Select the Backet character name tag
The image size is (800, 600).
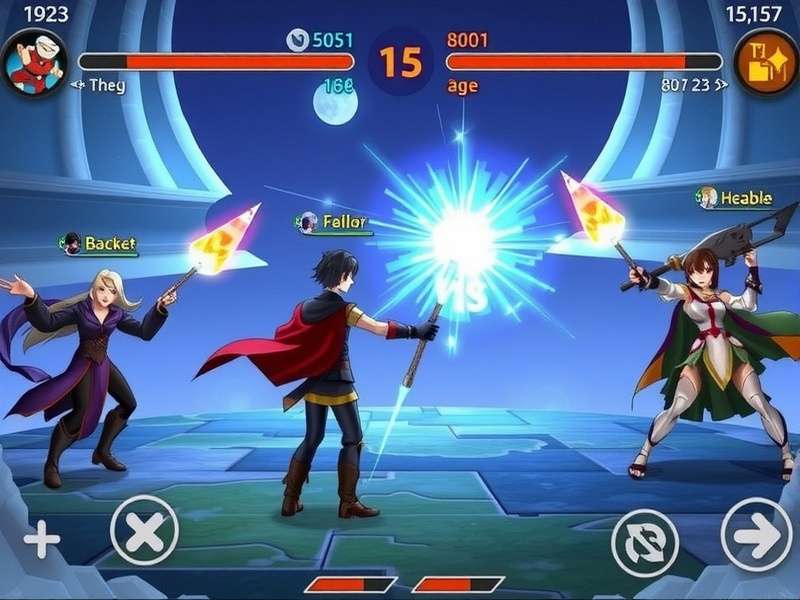point(99,244)
